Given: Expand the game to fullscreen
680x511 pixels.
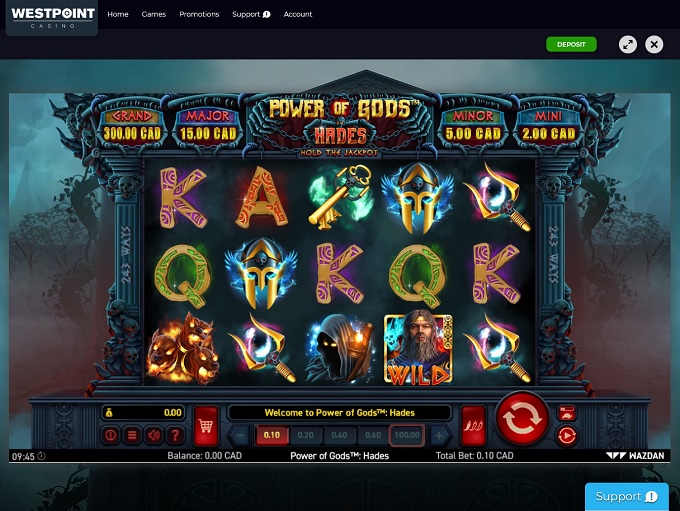Looking at the screenshot, I should tap(627, 44).
